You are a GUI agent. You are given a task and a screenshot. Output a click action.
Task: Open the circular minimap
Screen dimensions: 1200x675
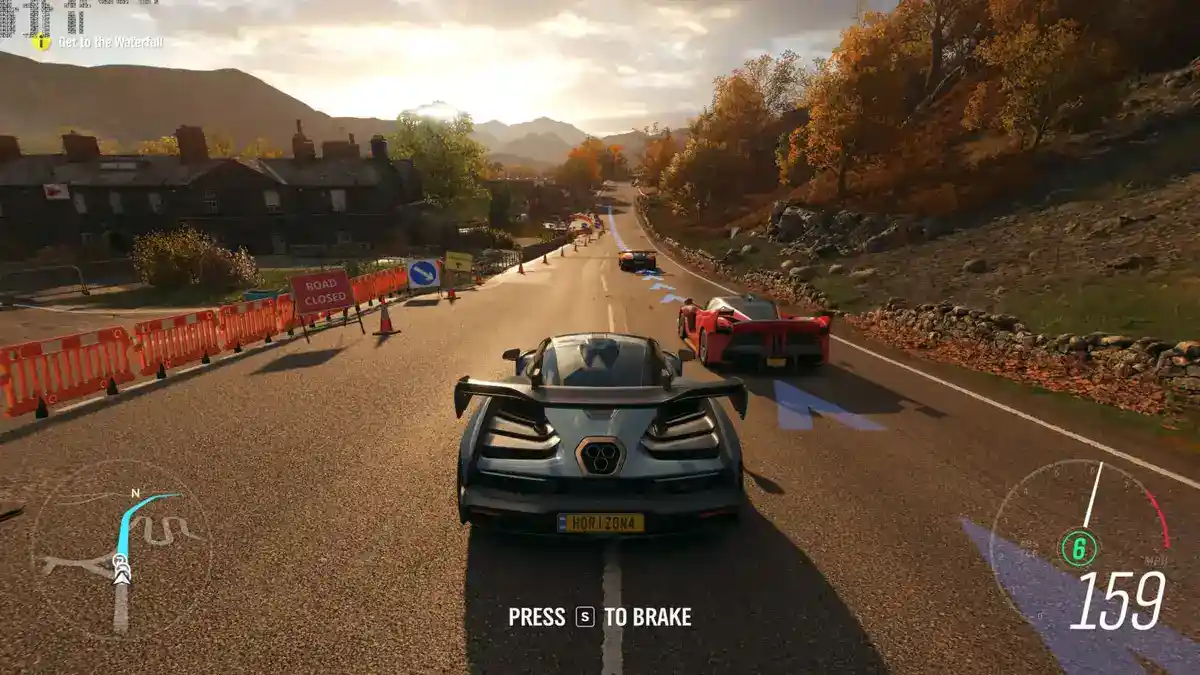pos(121,548)
